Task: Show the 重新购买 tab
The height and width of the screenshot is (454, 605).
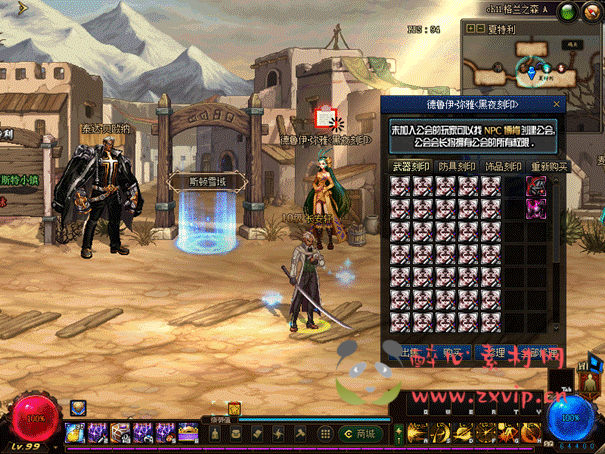Action: coord(546,167)
